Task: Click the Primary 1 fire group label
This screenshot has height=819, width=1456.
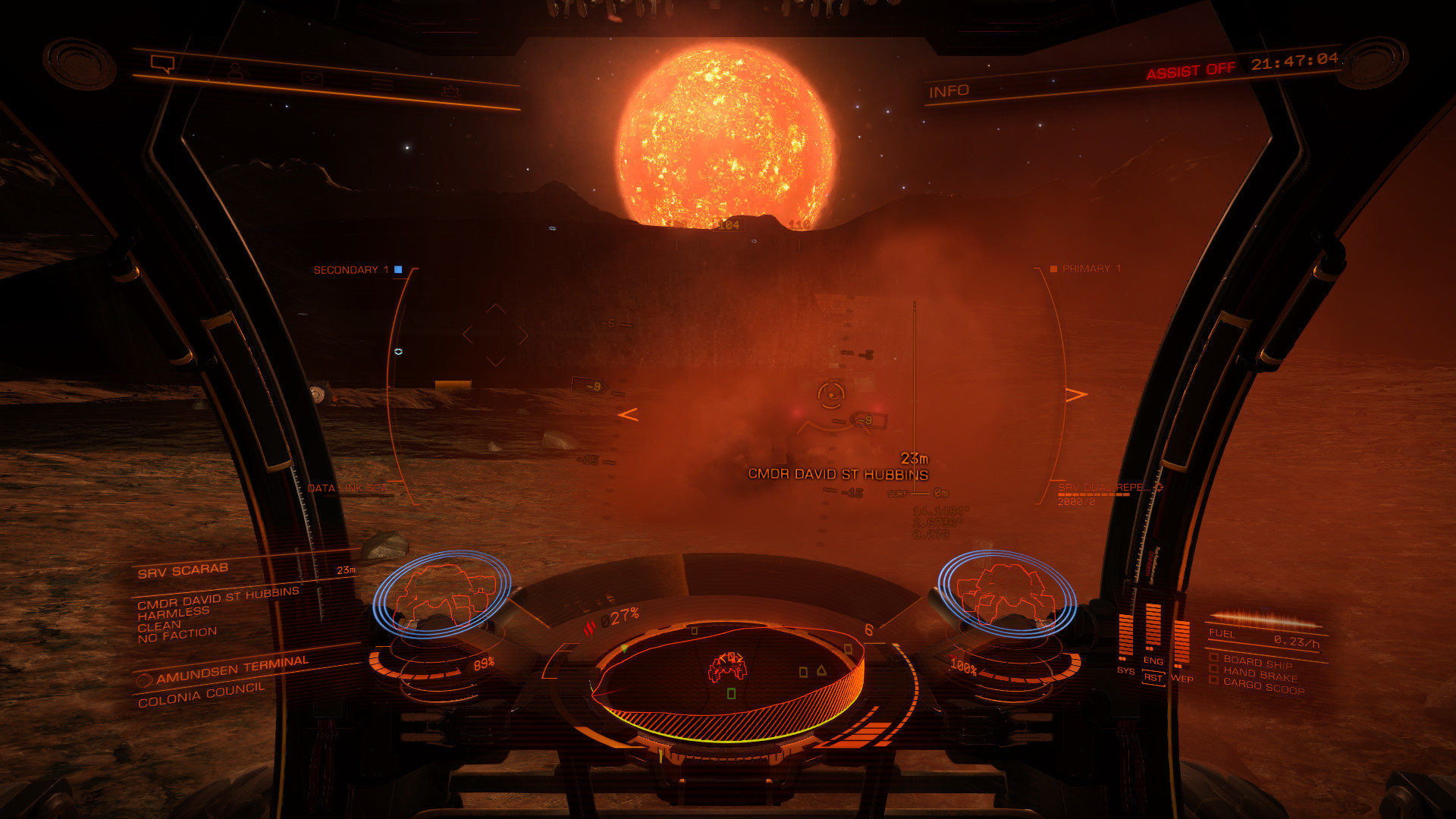Action: (x=1090, y=268)
